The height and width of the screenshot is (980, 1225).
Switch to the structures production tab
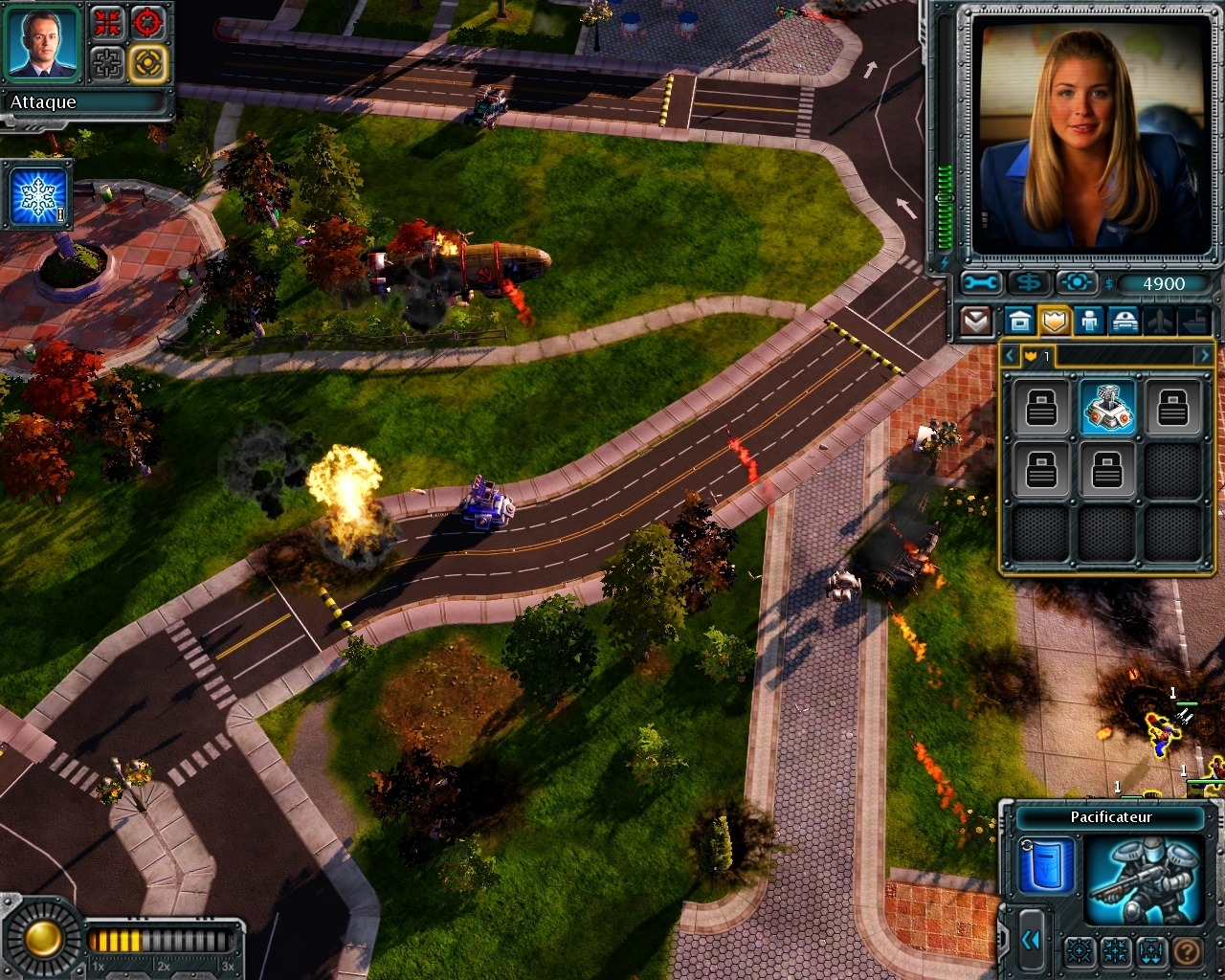(1019, 321)
